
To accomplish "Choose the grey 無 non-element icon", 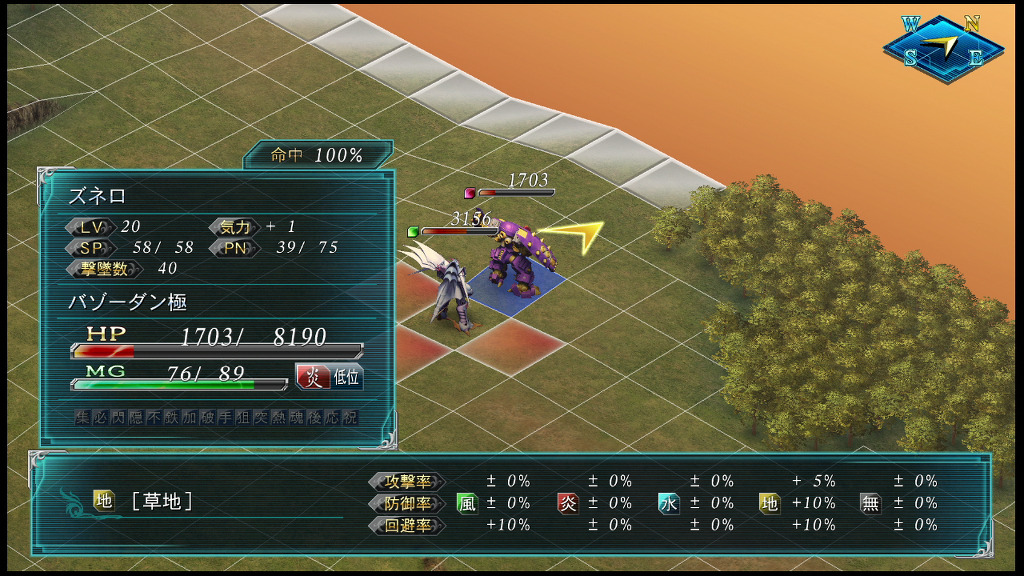I will (871, 503).
